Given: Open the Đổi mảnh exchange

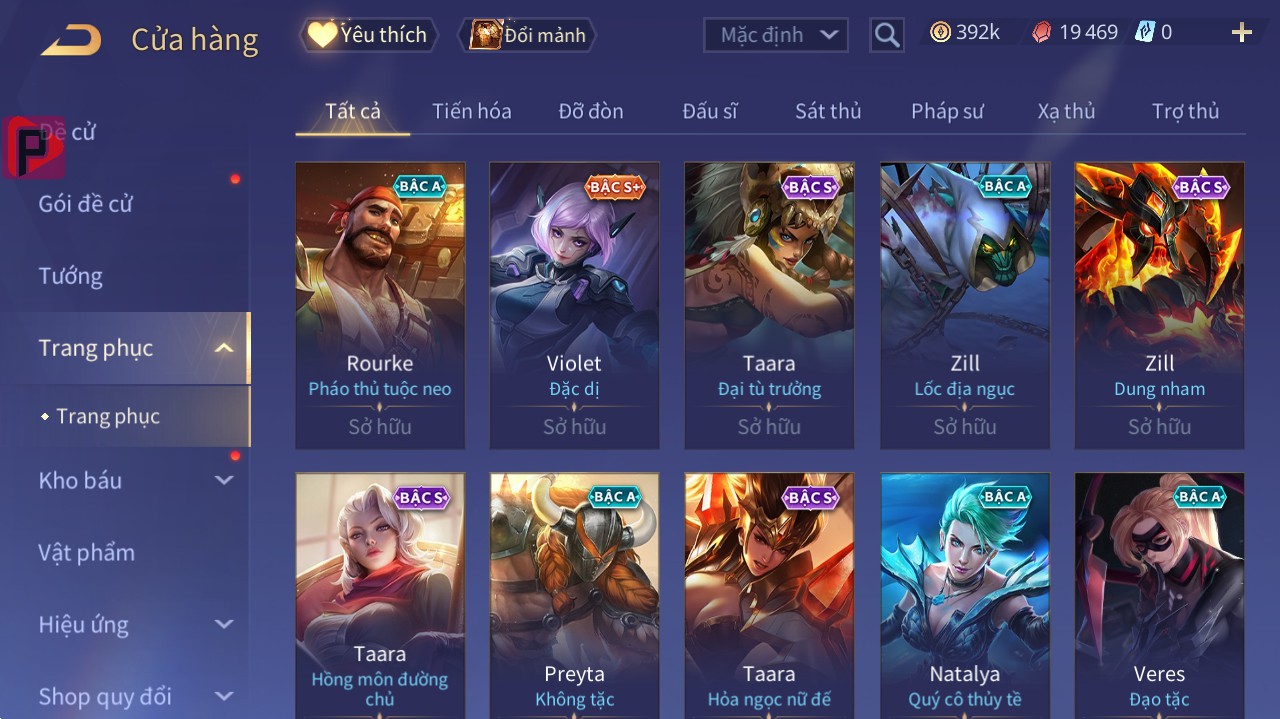Looking at the screenshot, I should 527,35.
